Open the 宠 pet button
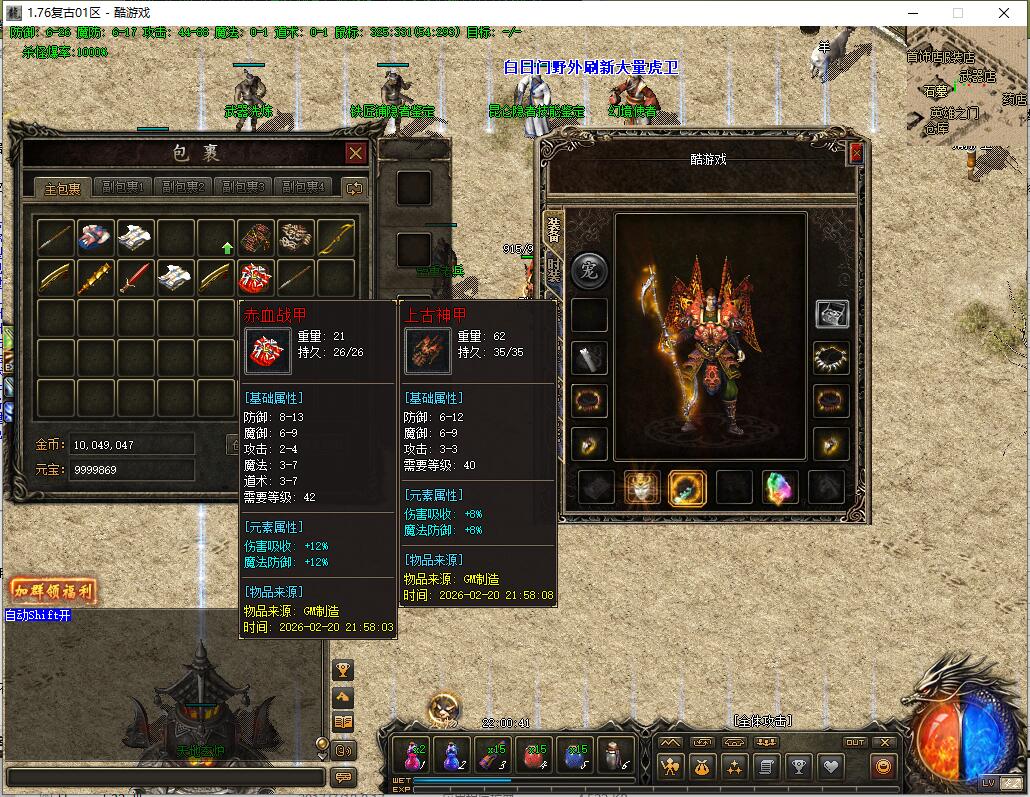The width and height of the screenshot is (1030, 797). point(589,270)
